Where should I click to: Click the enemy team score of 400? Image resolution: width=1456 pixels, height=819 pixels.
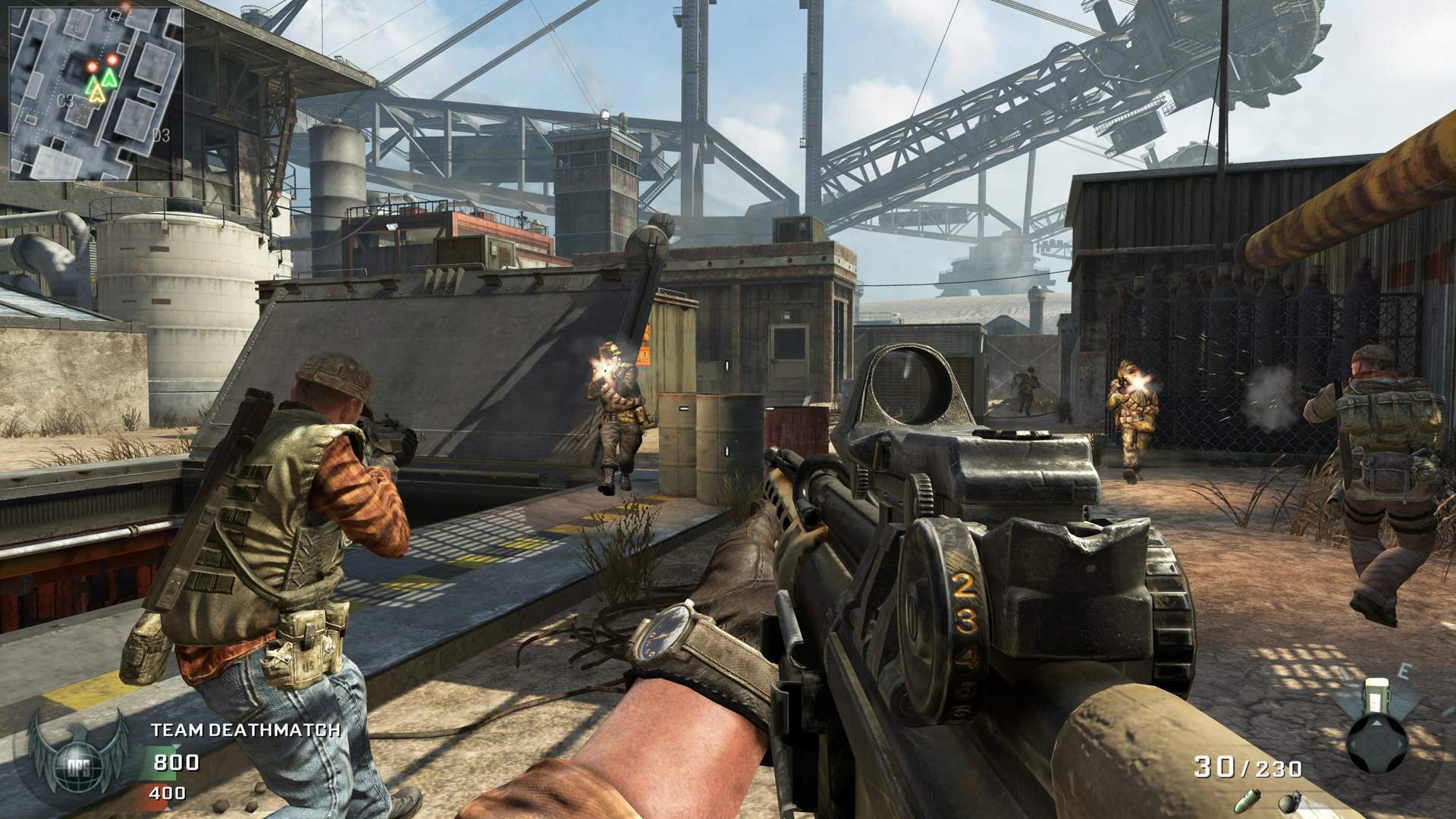(167, 793)
